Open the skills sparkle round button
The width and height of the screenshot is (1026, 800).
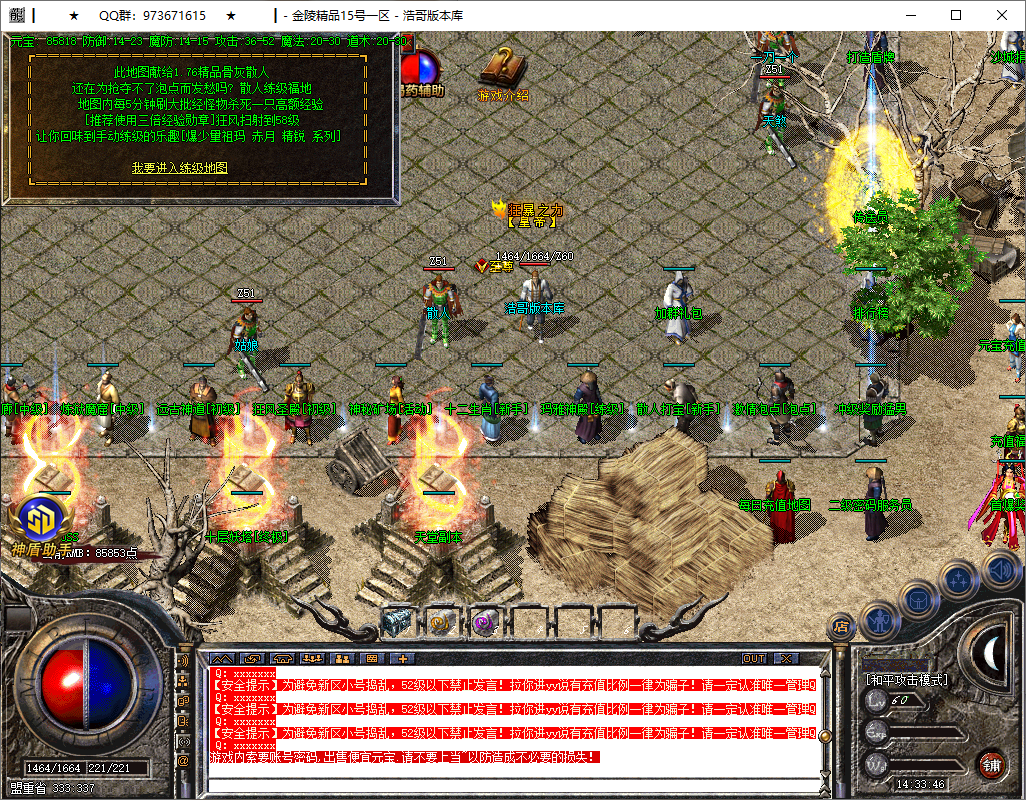(x=959, y=578)
